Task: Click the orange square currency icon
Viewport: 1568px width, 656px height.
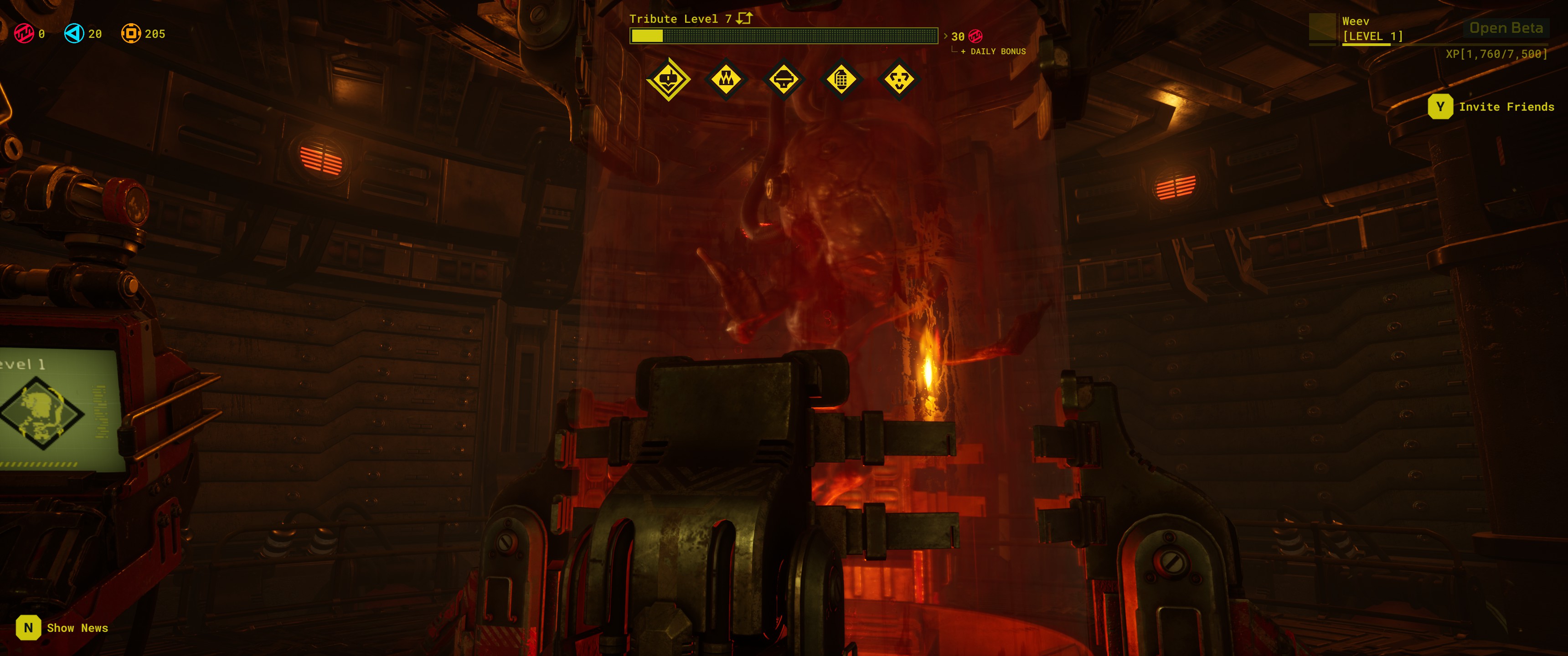Action: coord(130,33)
